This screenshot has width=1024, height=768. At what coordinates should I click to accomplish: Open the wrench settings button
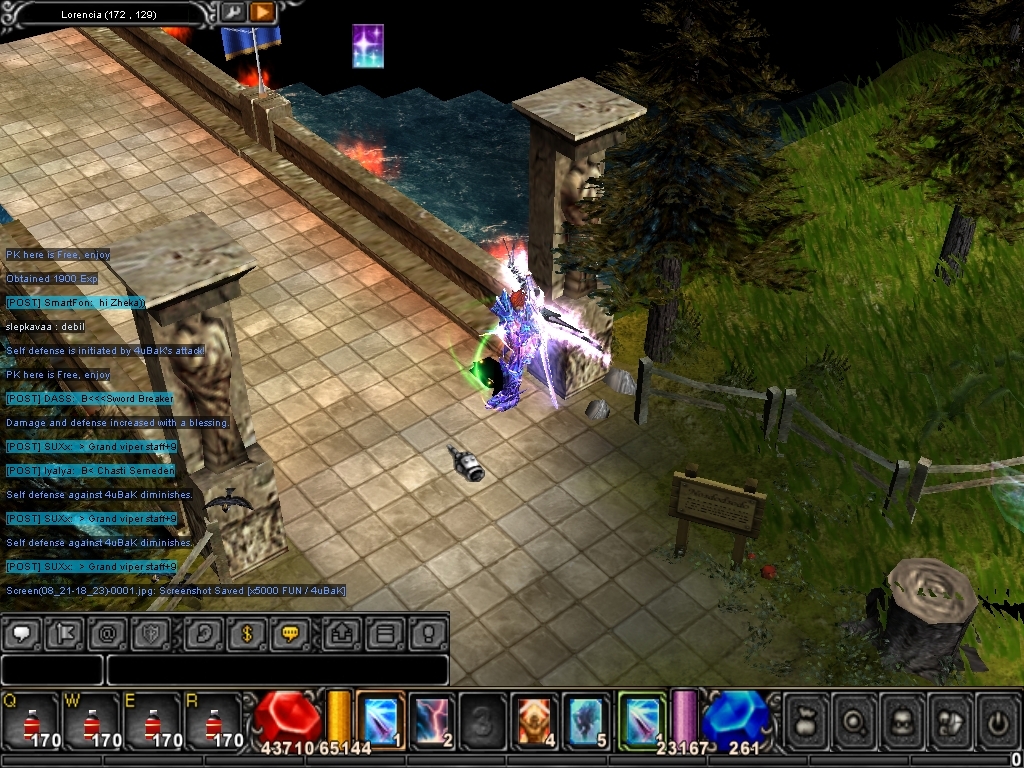tap(232, 12)
